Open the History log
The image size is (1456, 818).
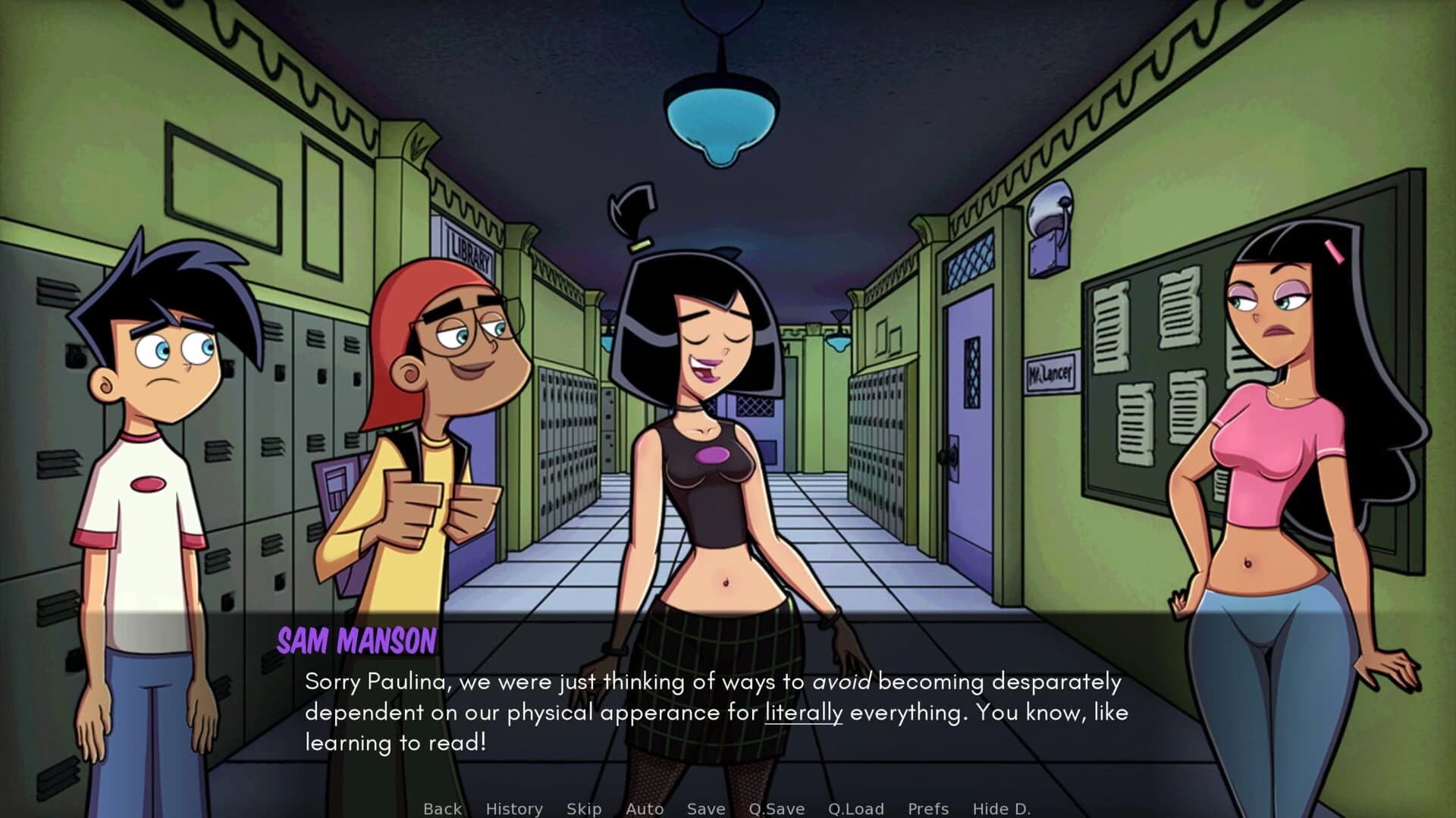tap(514, 808)
